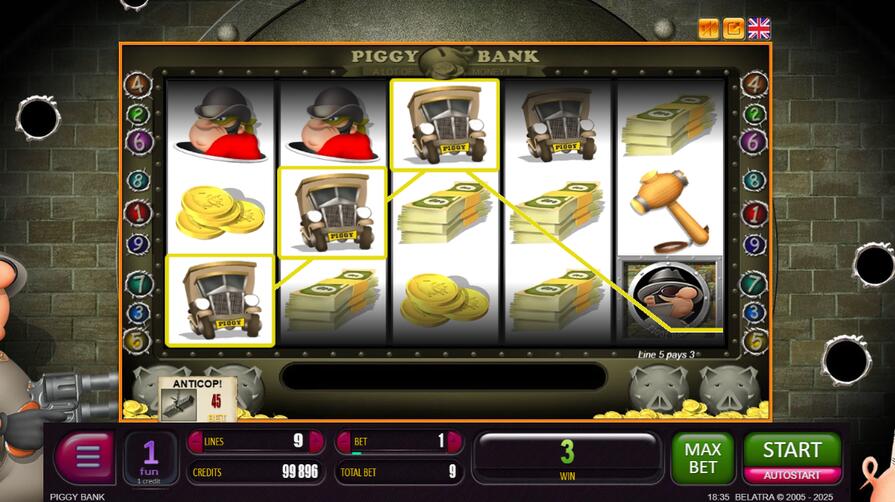Viewport: 895px width, 502px height.
Task: Click the orange box-with-arrow icon
Action: point(734,28)
